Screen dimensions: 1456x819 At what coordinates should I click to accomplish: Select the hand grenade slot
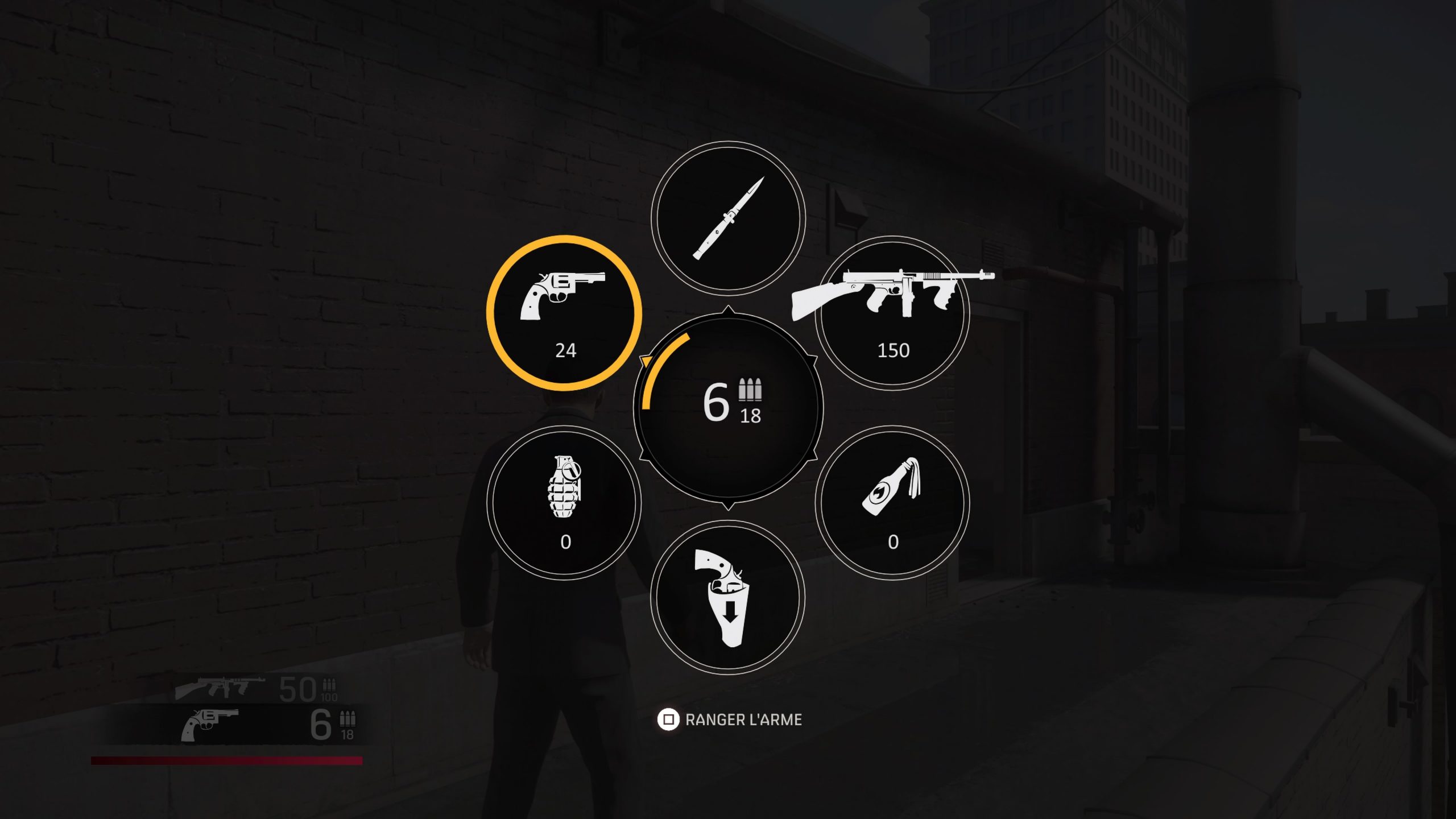[564, 503]
